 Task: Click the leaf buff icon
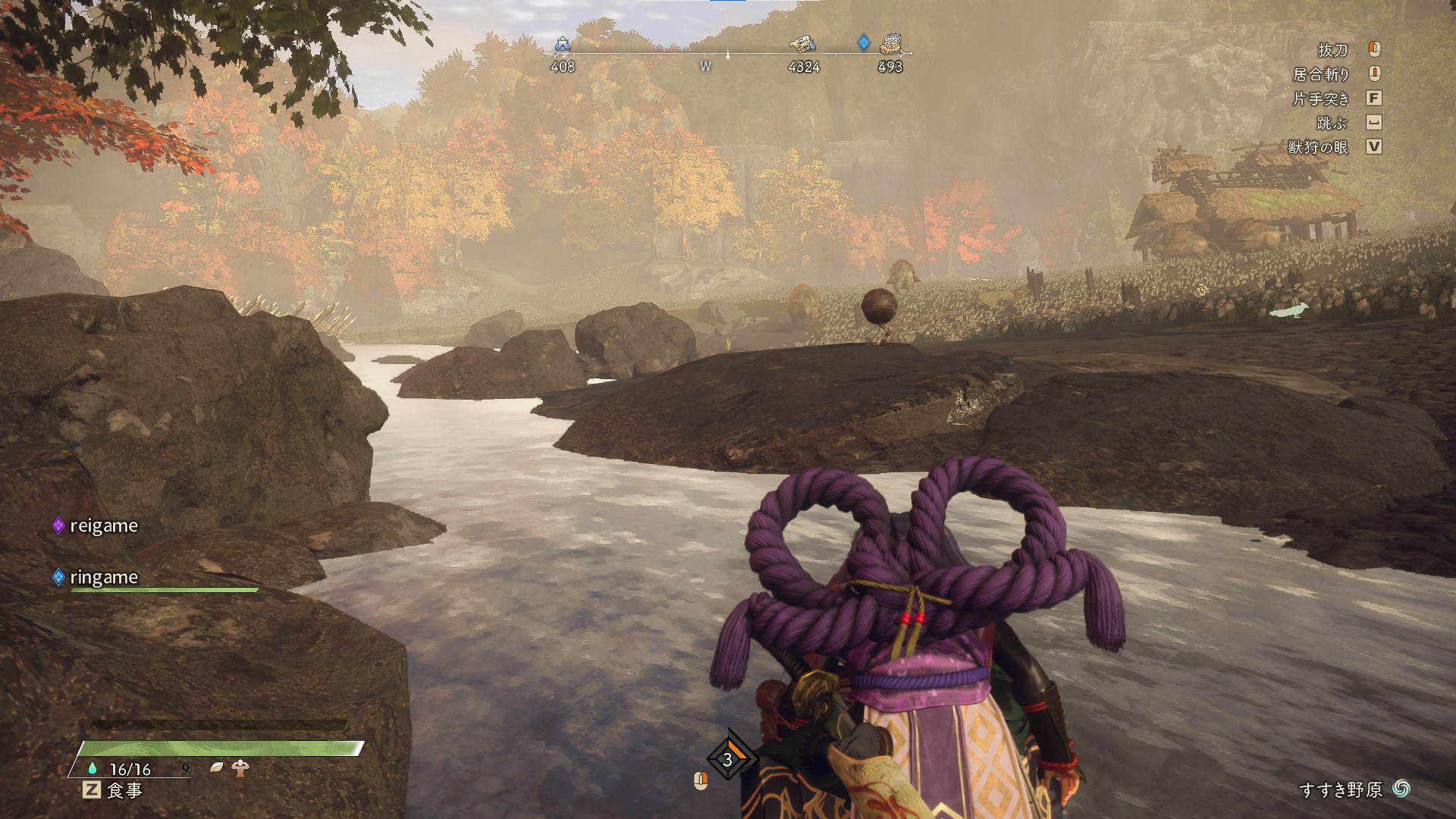(x=216, y=767)
